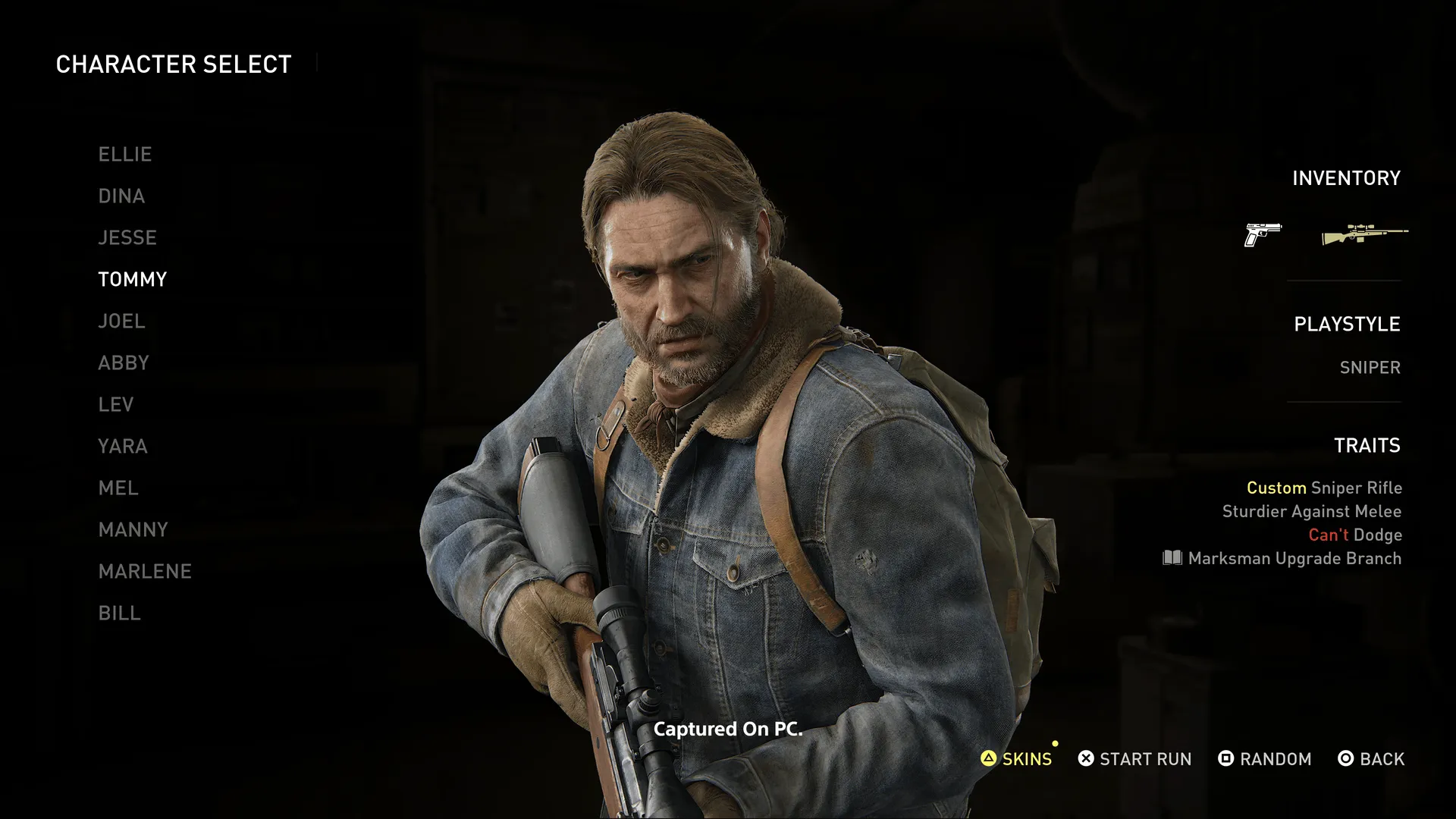Select ELLIE from the character list

click(125, 154)
